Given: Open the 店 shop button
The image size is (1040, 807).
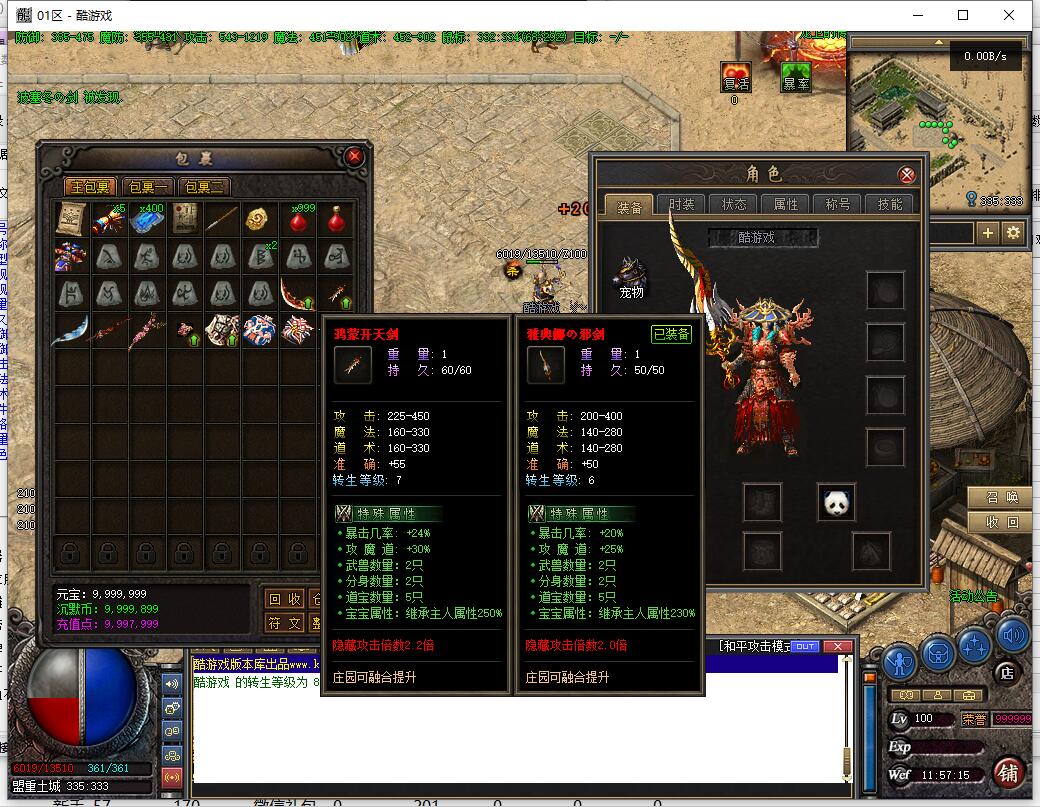Looking at the screenshot, I should (x=1007, y=673).
